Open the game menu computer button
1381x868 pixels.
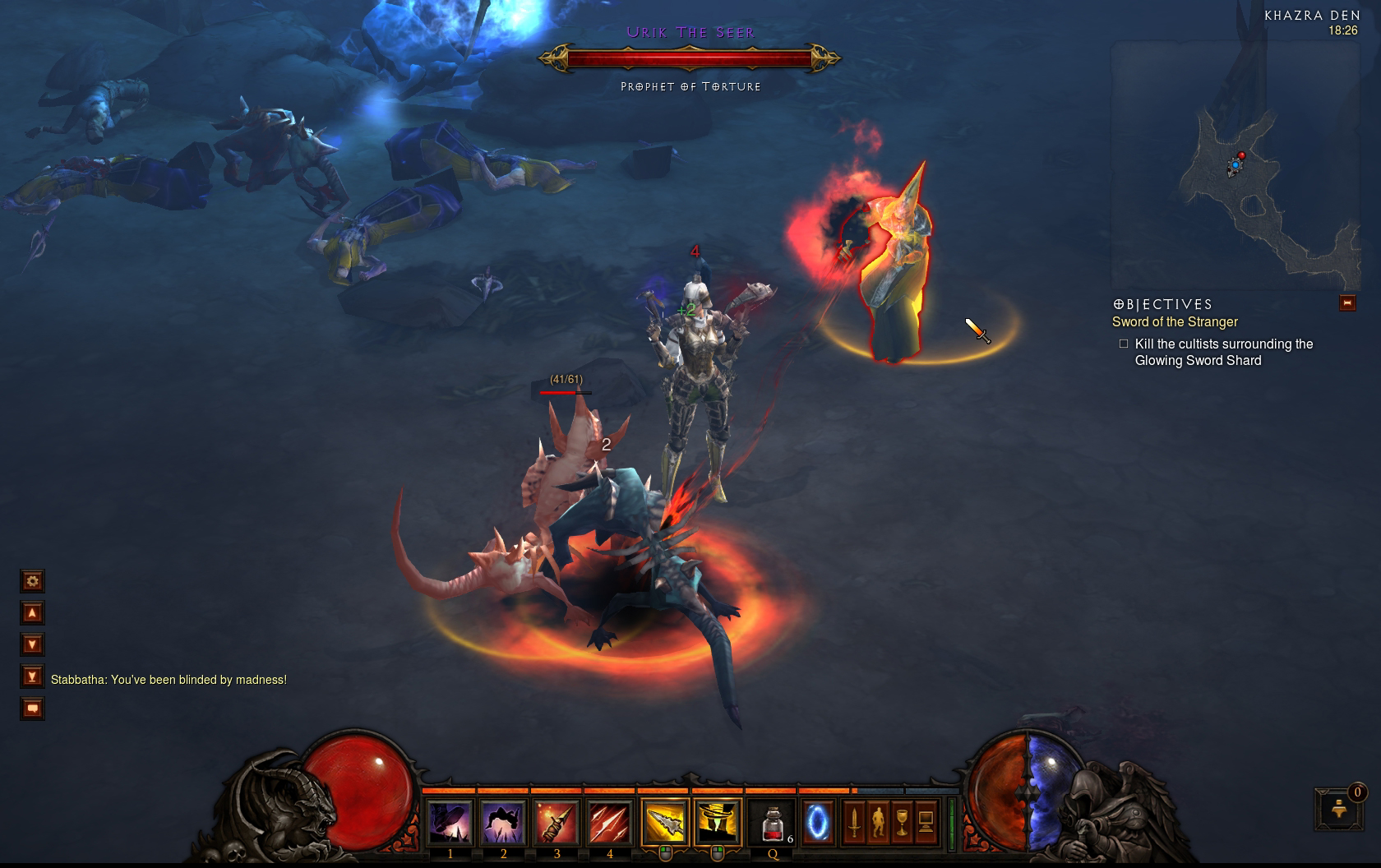[x=926, y=822]
